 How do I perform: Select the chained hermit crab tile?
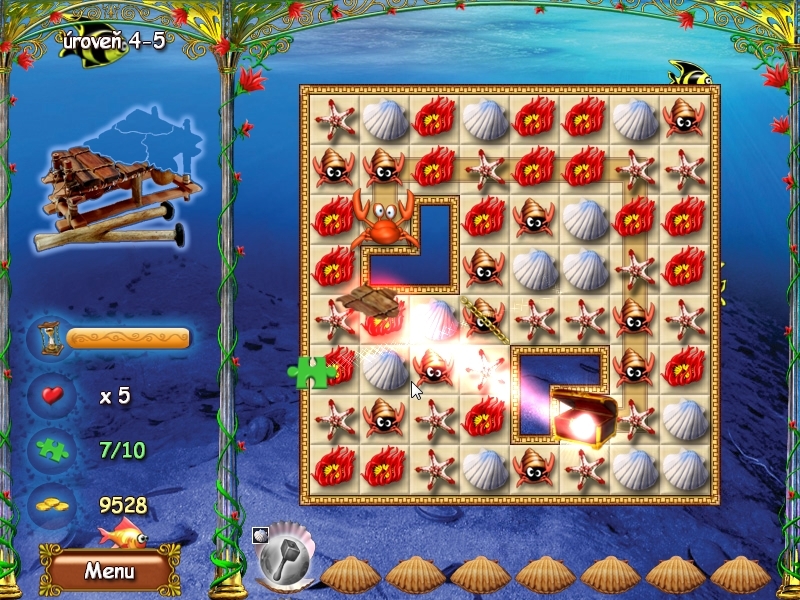coord(485,316)
